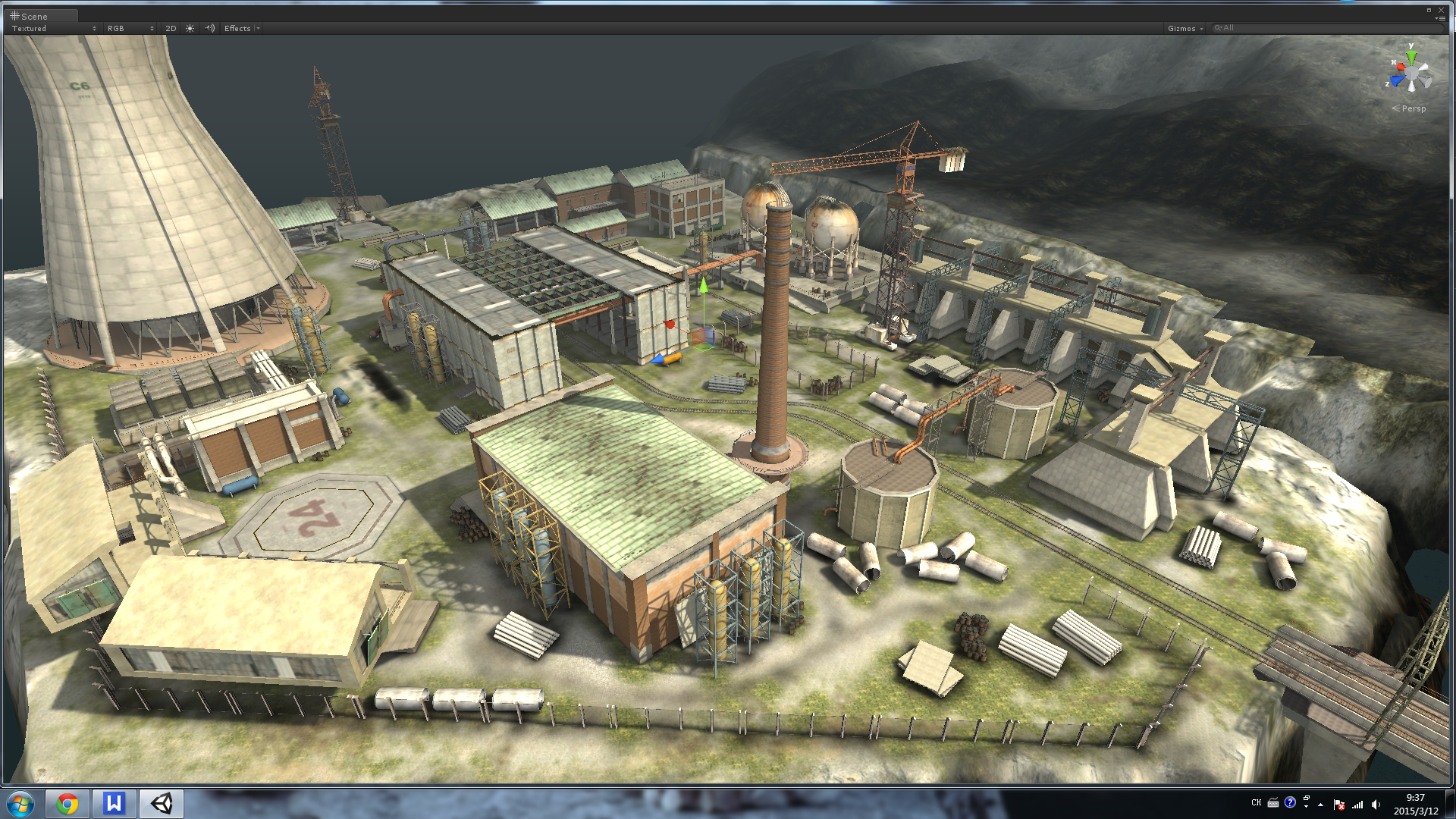Screen dimensions: 1456x819
Task: Click the green Y axis cone
Action: 1410,56
